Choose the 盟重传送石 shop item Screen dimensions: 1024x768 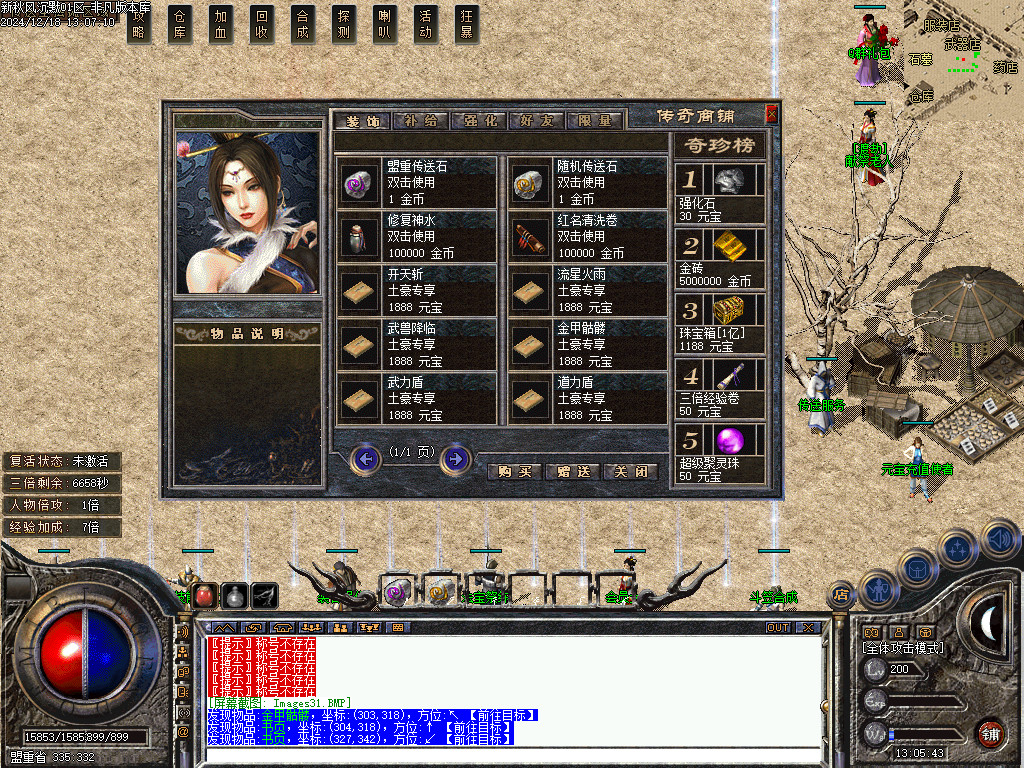point(416,182)
